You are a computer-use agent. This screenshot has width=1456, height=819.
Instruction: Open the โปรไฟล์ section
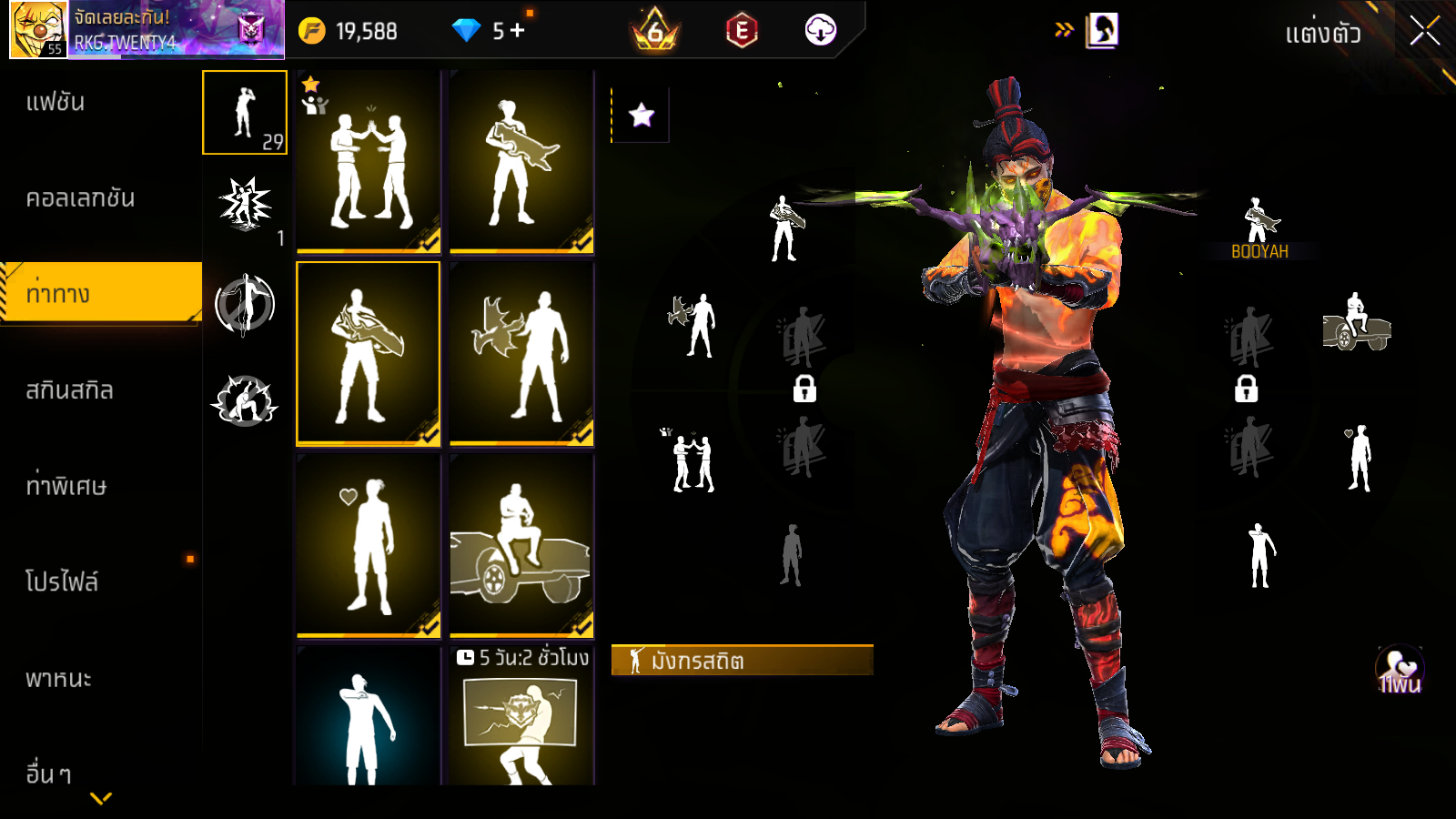click(62, 582)
